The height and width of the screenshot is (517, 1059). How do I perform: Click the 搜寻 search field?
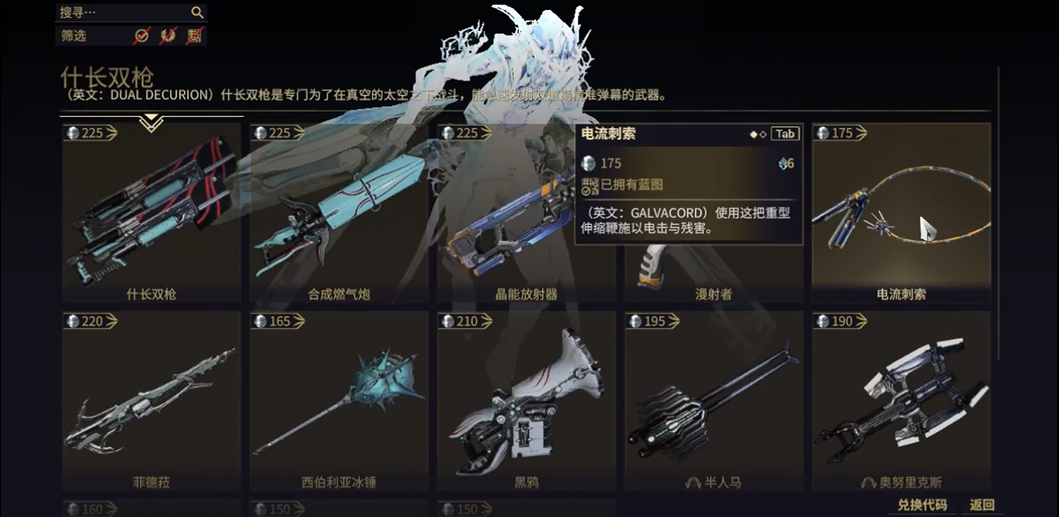[120, 12]
